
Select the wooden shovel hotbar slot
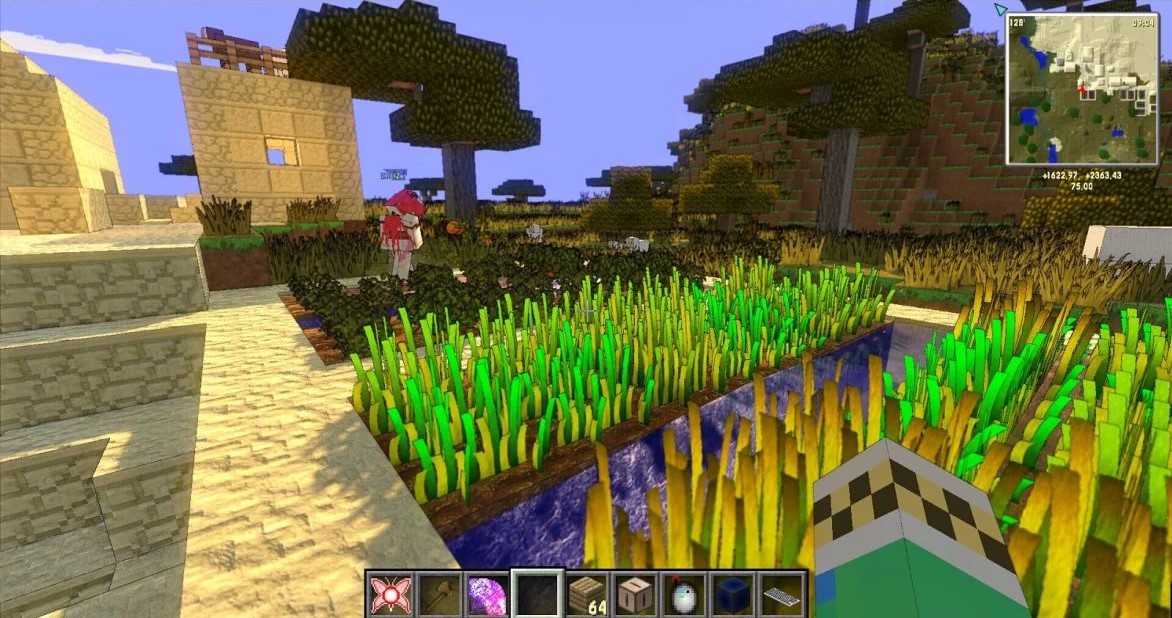438,595
